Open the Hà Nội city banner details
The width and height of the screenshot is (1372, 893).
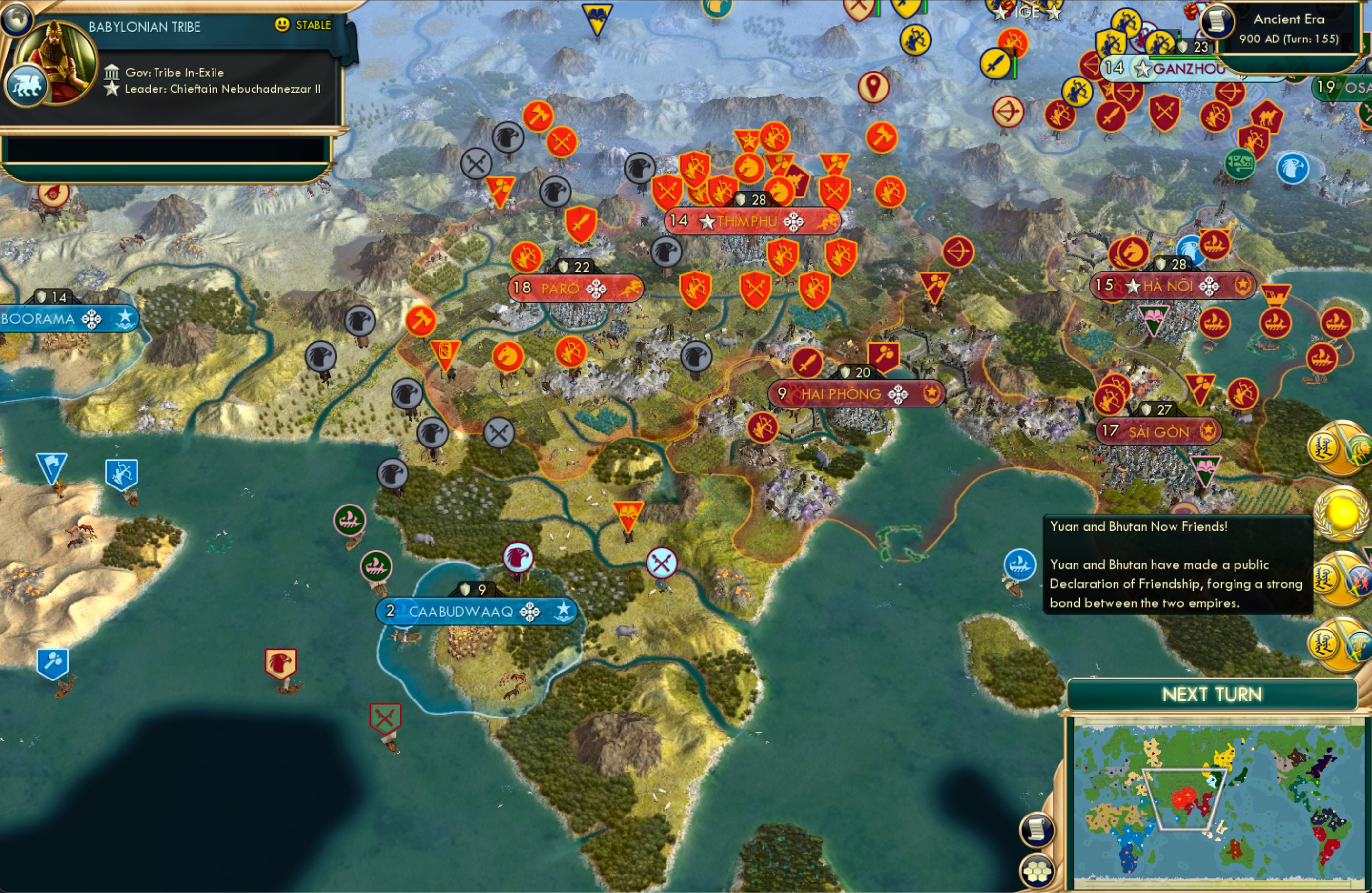(x=1173, y=284)
